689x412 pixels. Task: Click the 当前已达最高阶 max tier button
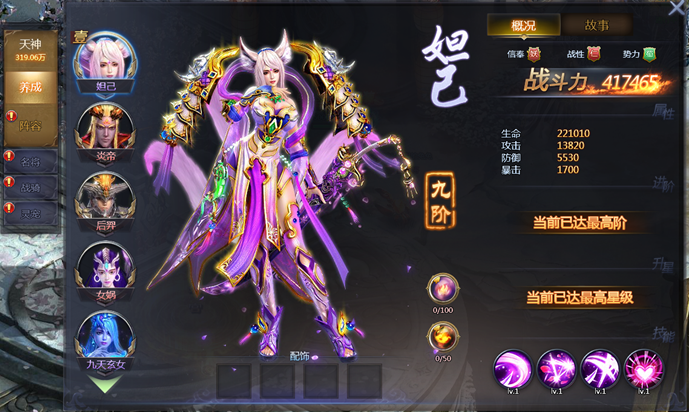(580, 222)
